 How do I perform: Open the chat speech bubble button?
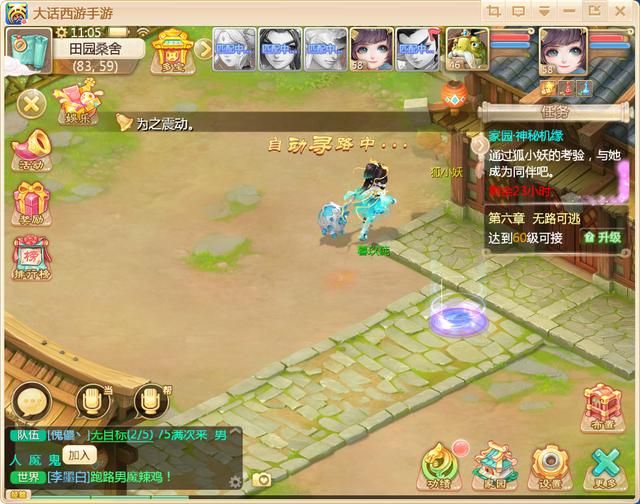pos(27,402)
